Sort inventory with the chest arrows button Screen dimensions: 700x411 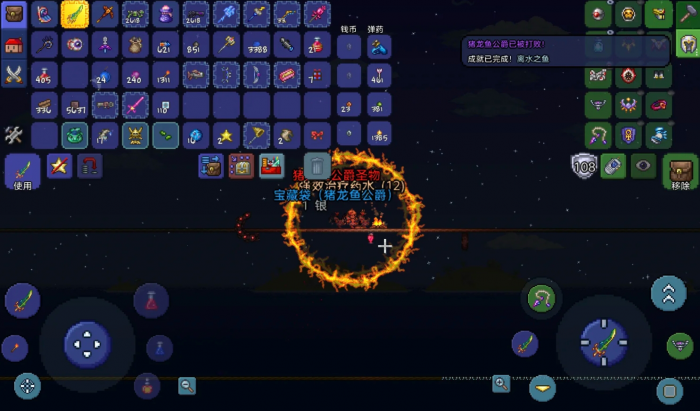coord(211,166)
